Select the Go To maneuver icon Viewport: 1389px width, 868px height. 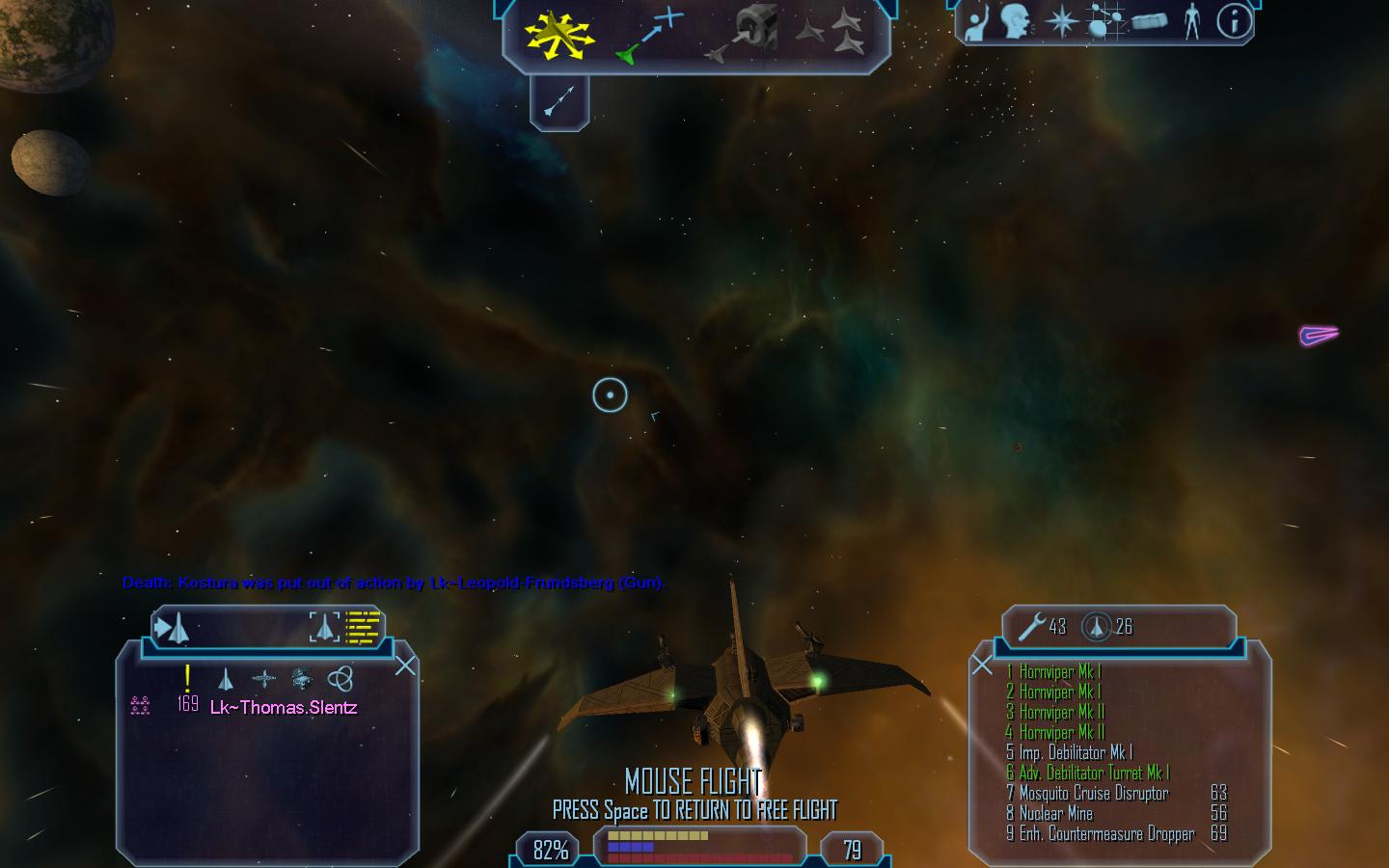649,36
